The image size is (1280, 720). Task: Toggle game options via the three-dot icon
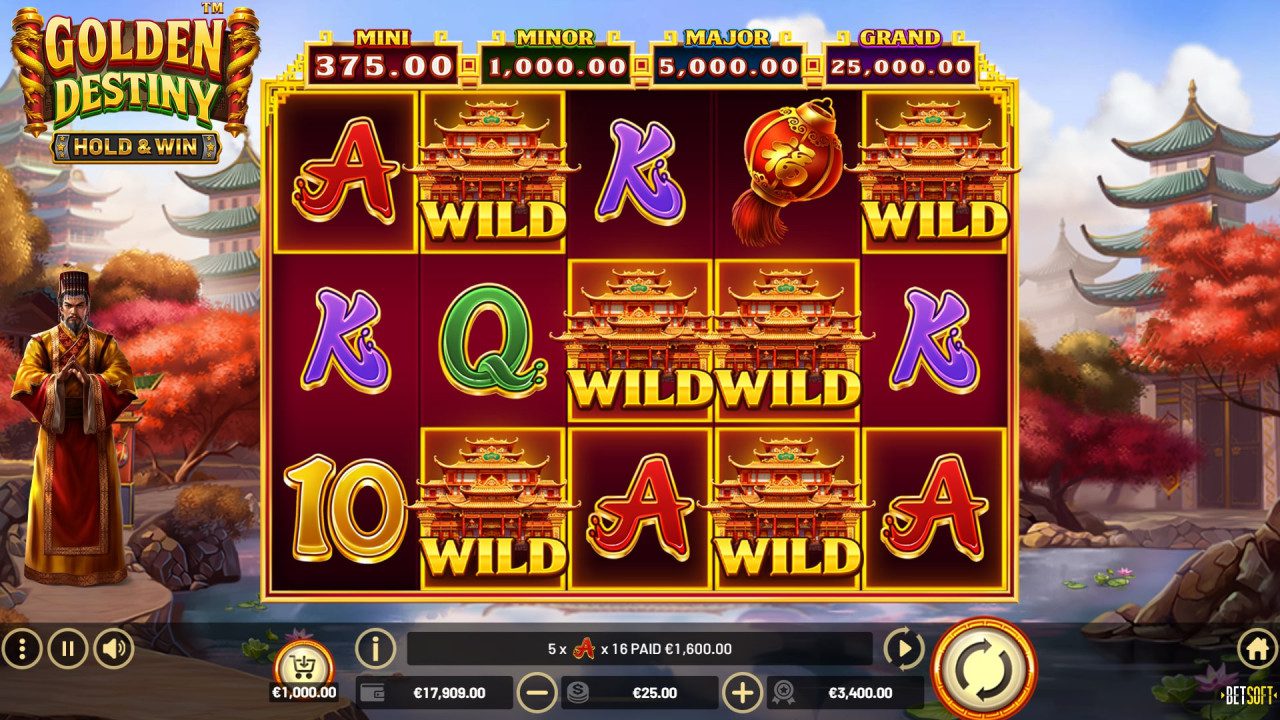coord(22,648)
